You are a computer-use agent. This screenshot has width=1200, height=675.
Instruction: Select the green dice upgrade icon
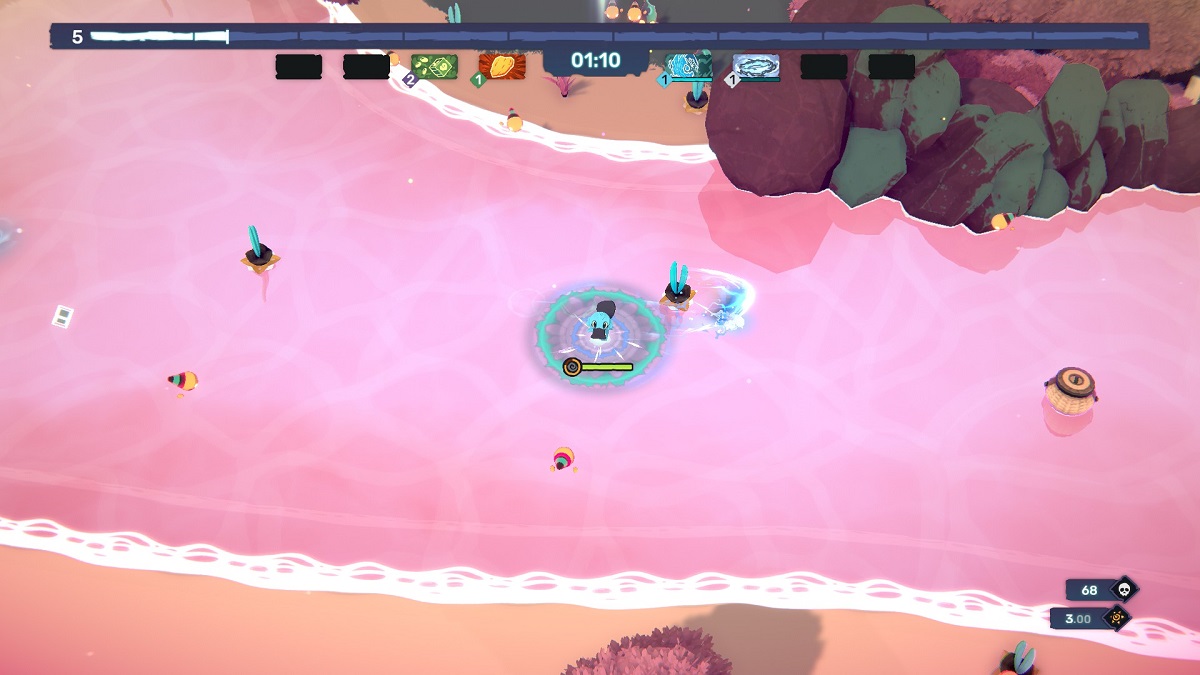pos(434,67)
